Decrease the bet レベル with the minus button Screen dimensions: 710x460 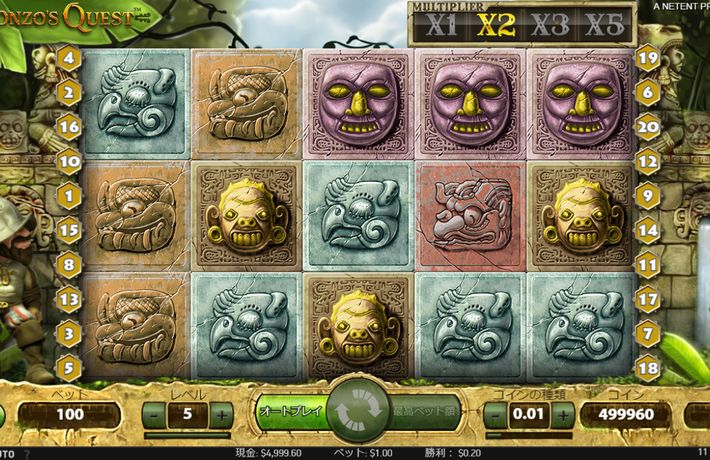[154, 414]
